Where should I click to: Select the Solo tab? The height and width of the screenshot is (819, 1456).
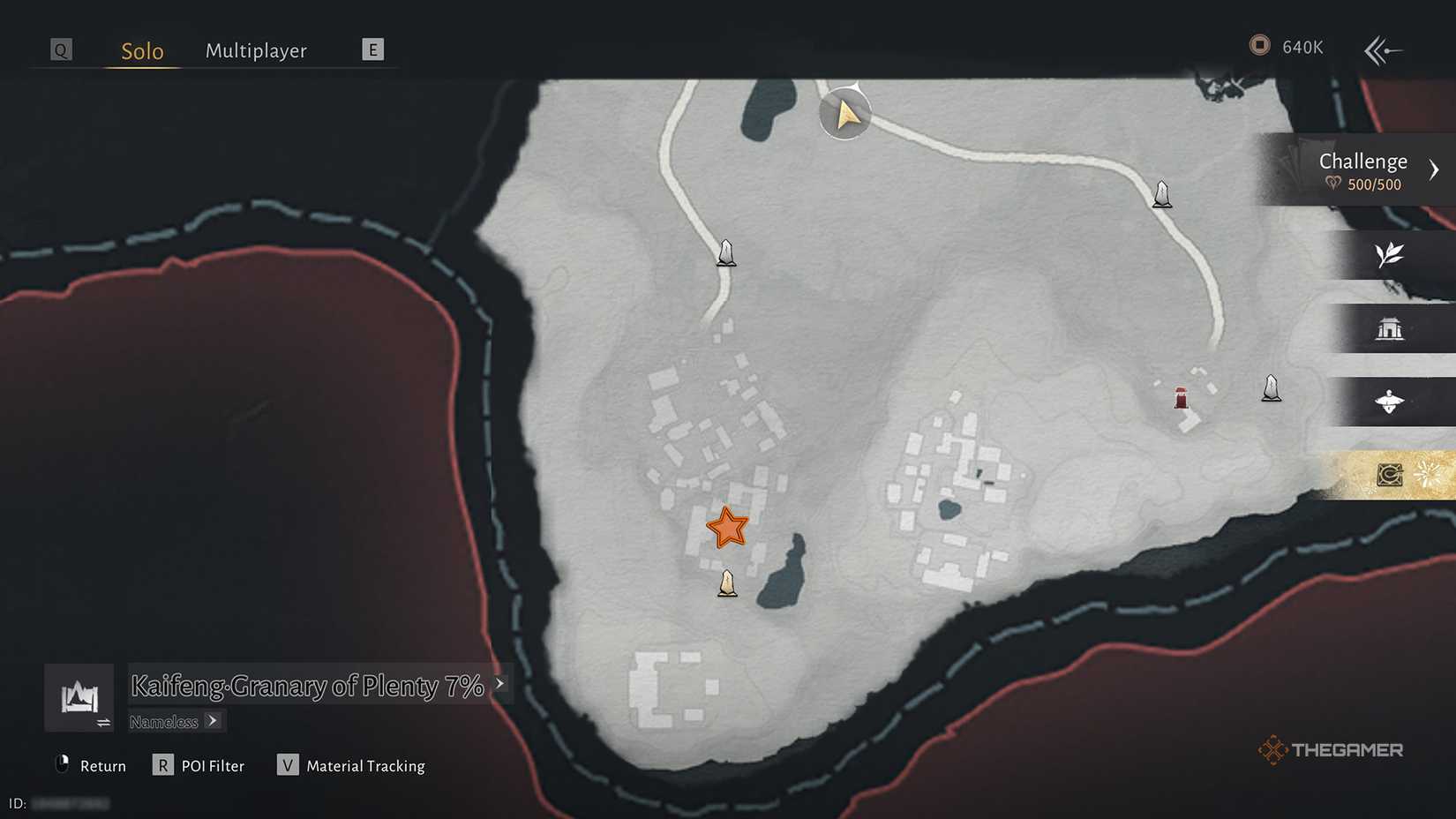tap(140, 50)
